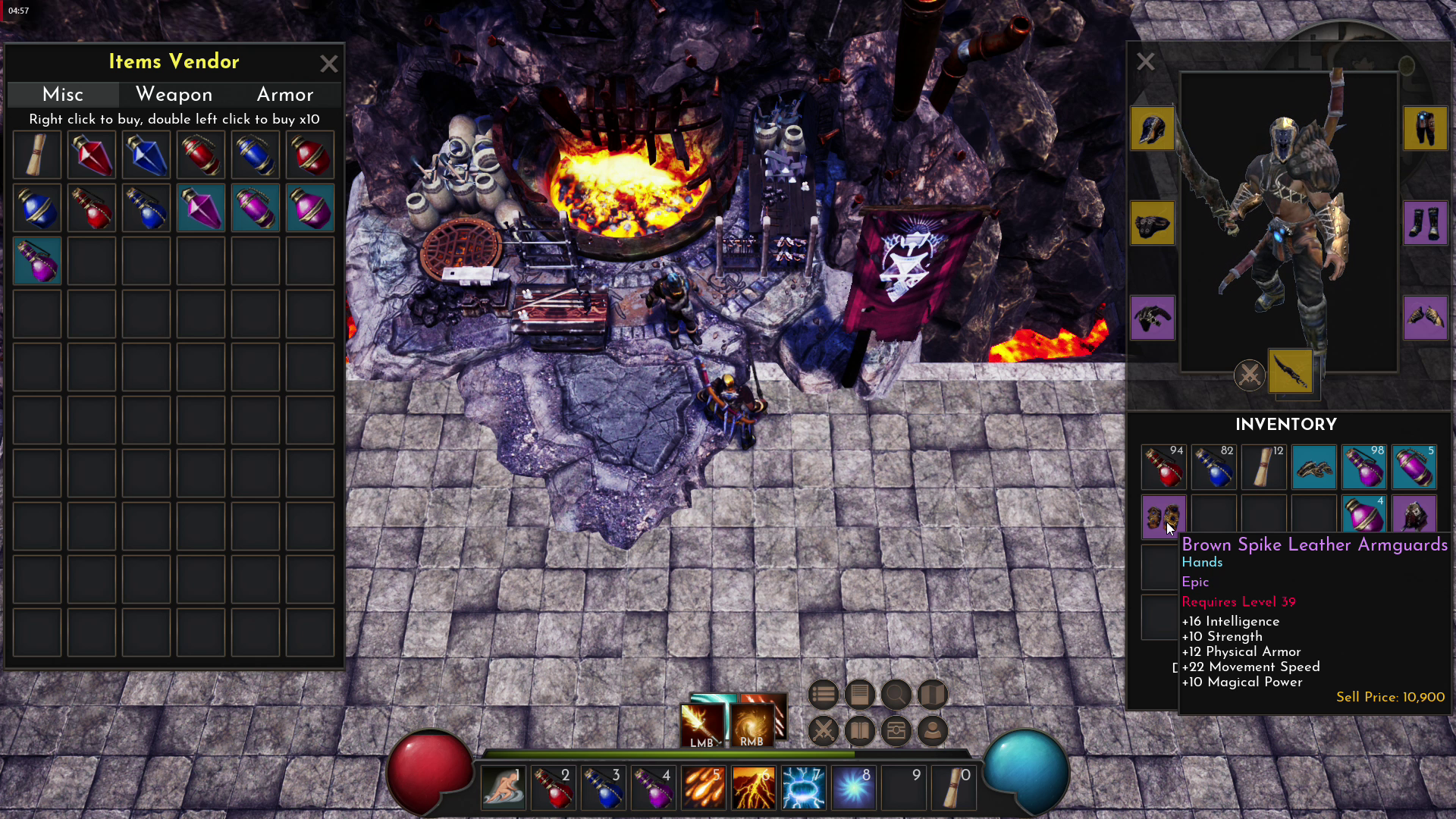Close the Items Vendor window

(x=328, y=64)
